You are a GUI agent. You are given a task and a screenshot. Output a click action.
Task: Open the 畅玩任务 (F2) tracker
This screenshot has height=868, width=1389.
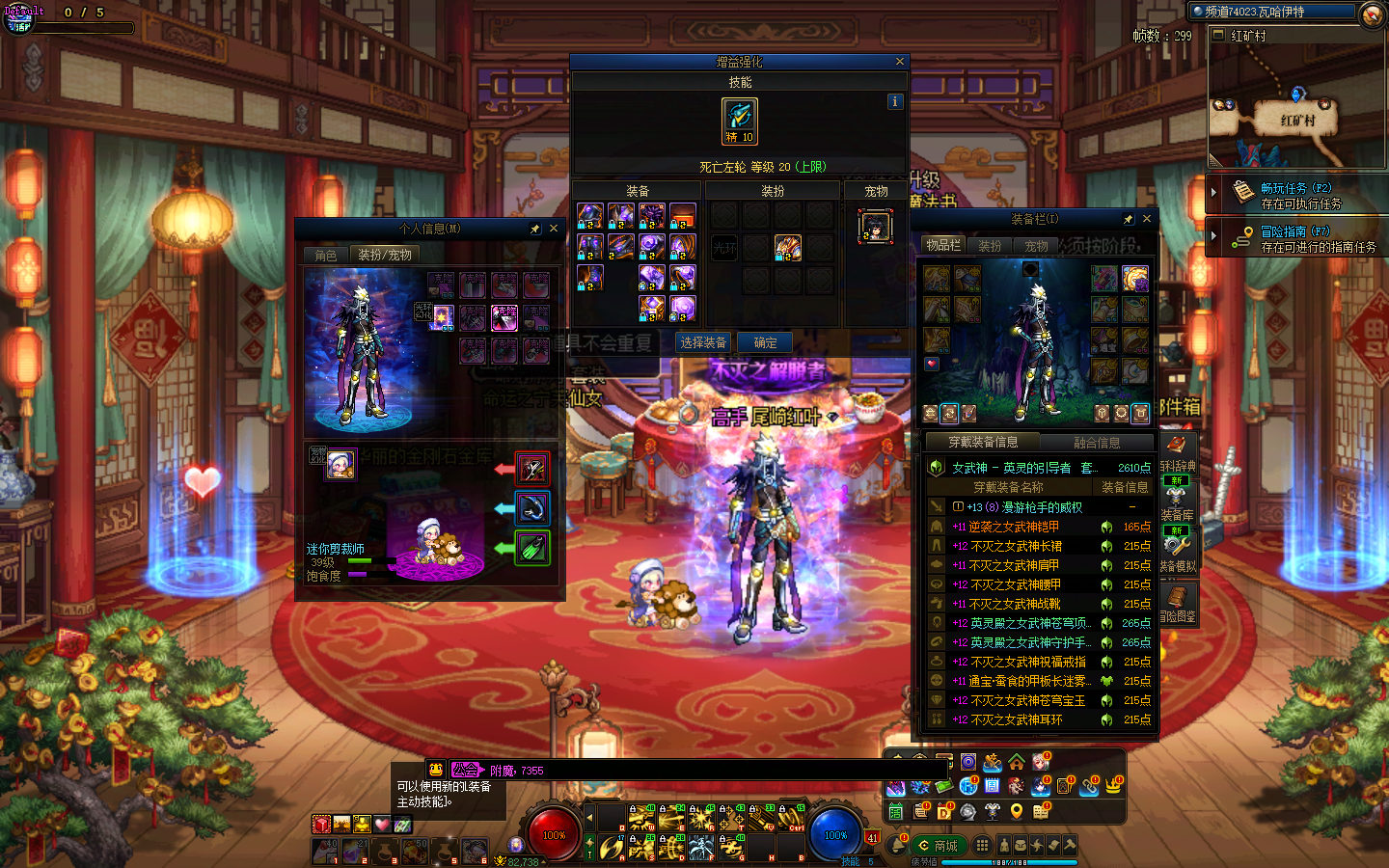pos(1295,195)
